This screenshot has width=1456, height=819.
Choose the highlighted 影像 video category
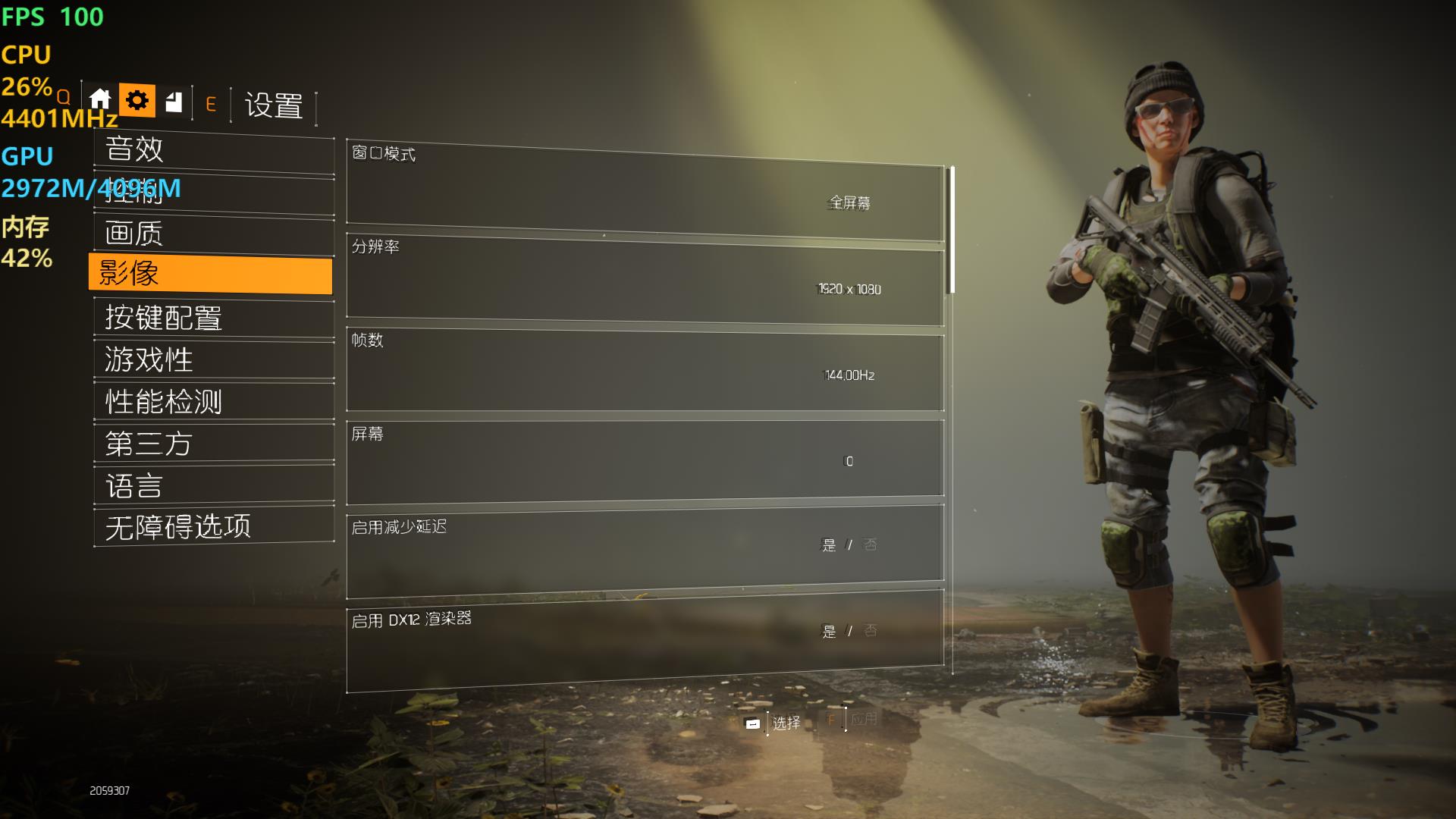pyautogui.click(x=210, y=274)
